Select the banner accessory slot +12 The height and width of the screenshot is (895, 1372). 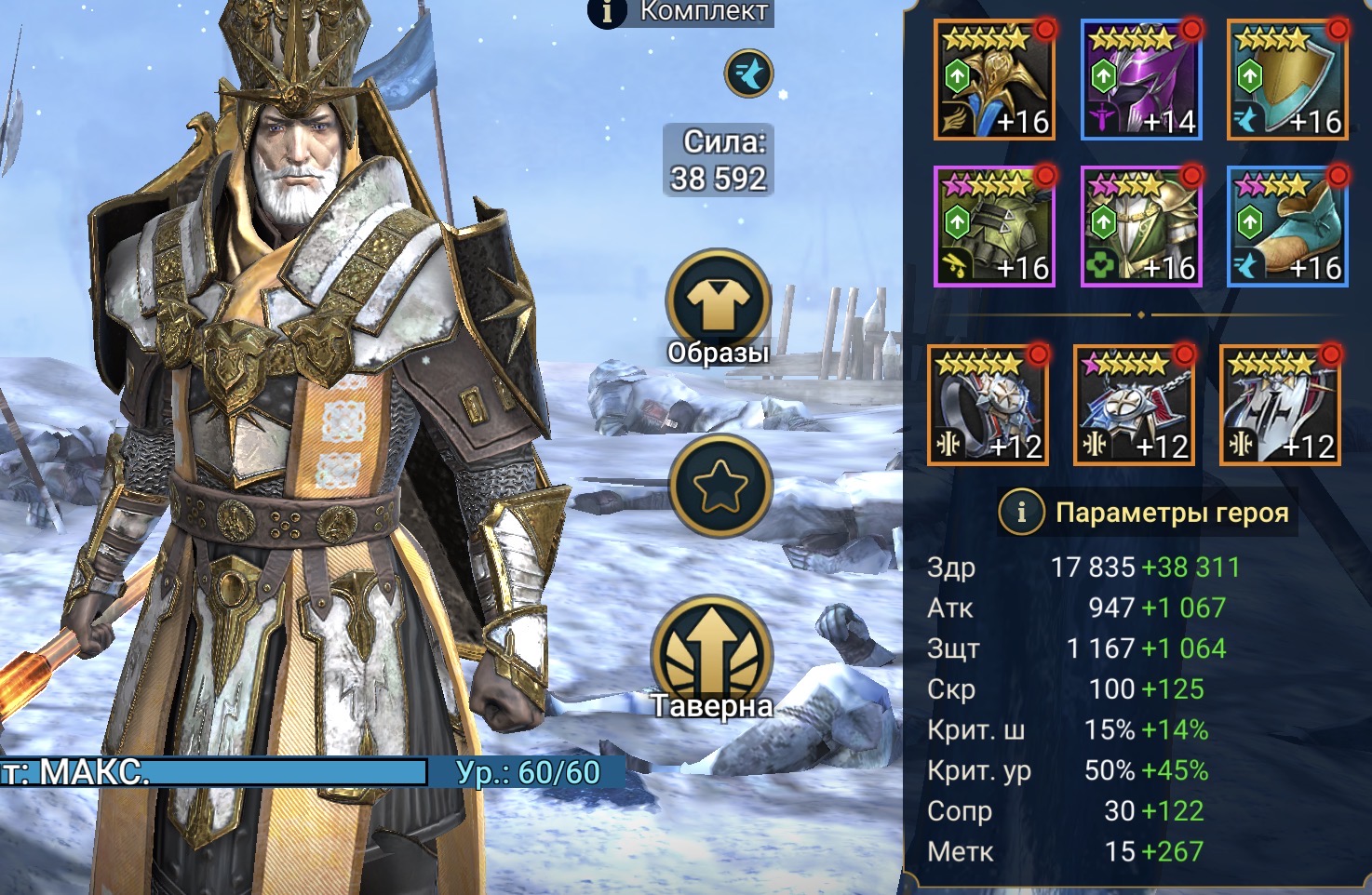point(1281,406)
